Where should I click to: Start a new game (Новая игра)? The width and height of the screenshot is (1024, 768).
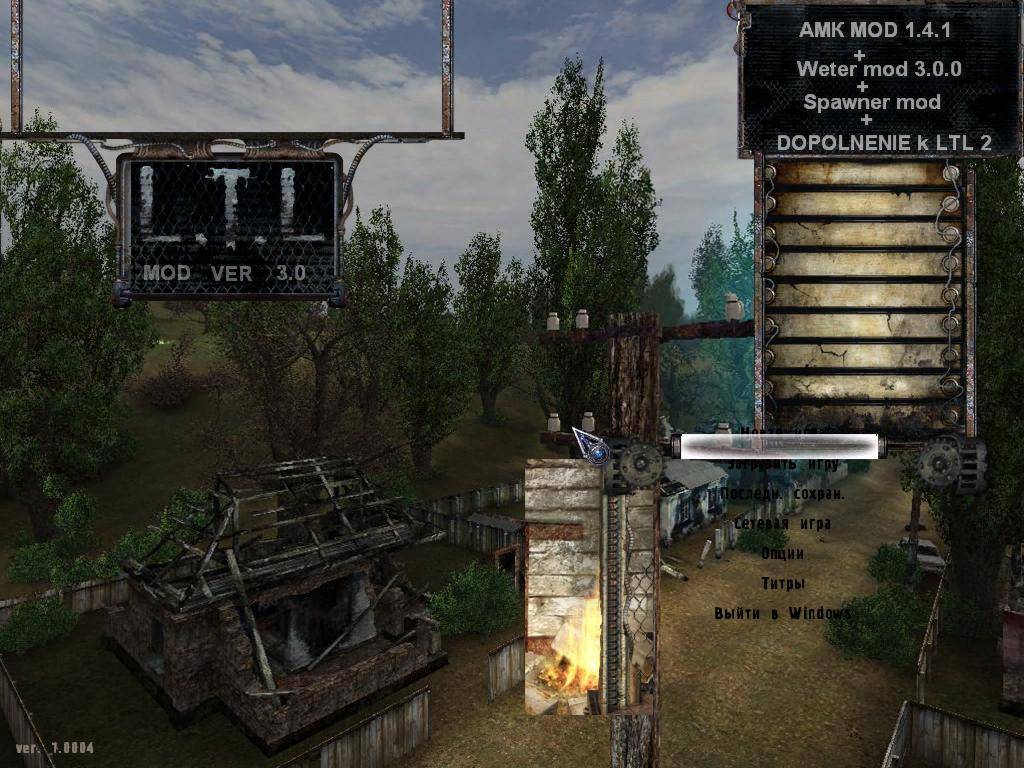781,435
